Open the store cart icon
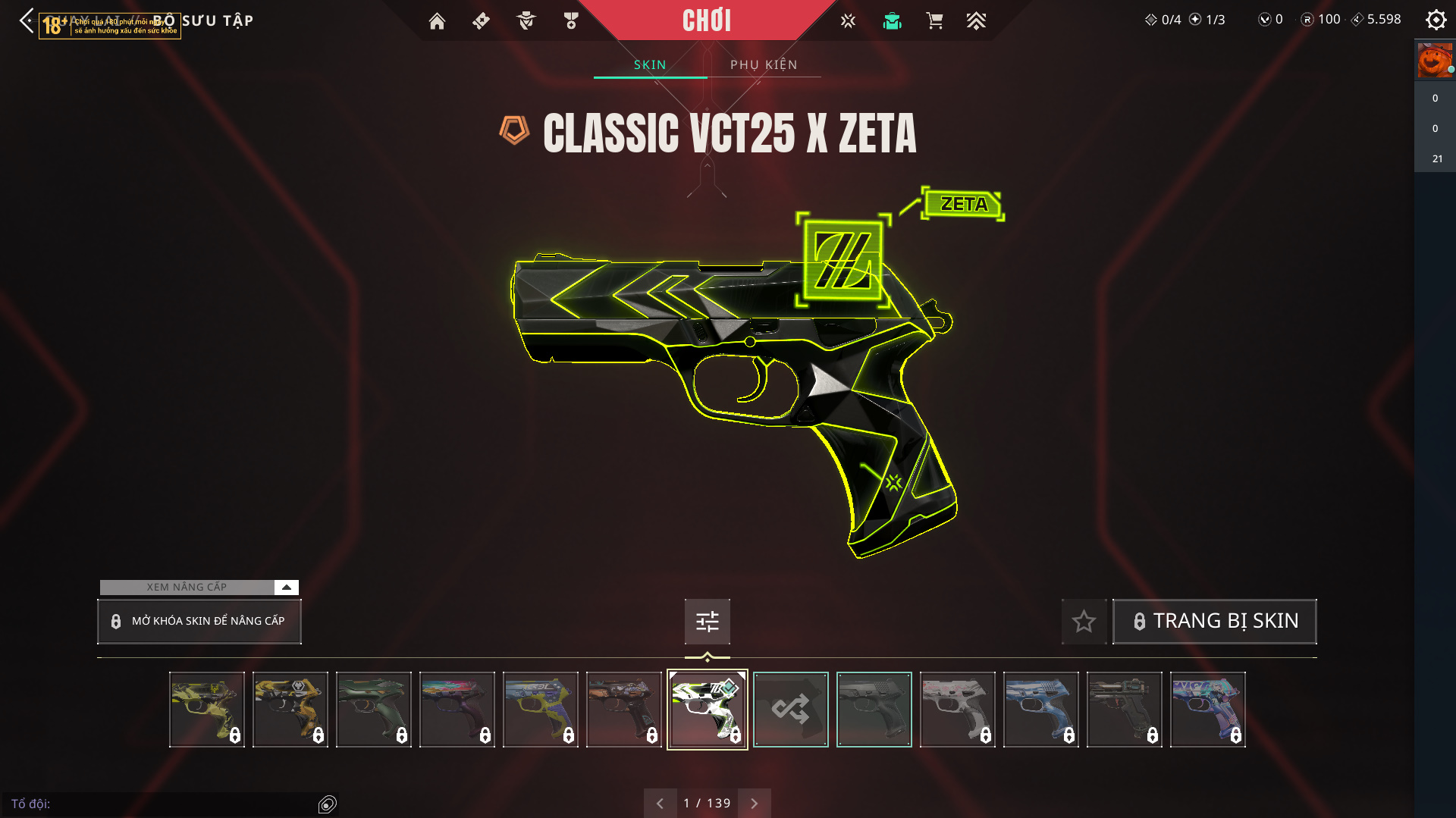 934,21
